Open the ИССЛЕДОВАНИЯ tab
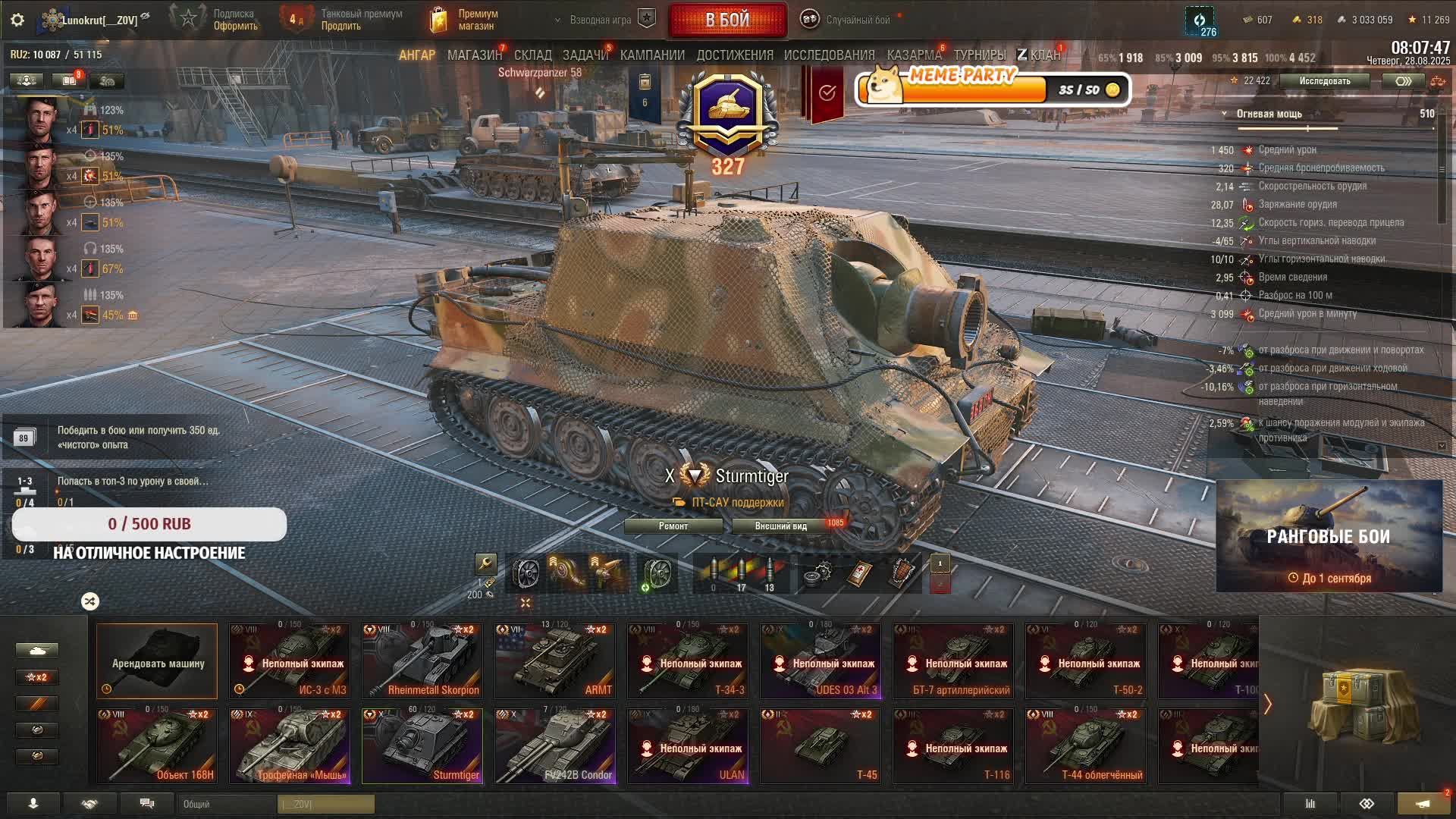This screenshot has width=1456, height=819. (x=829, y=55)
